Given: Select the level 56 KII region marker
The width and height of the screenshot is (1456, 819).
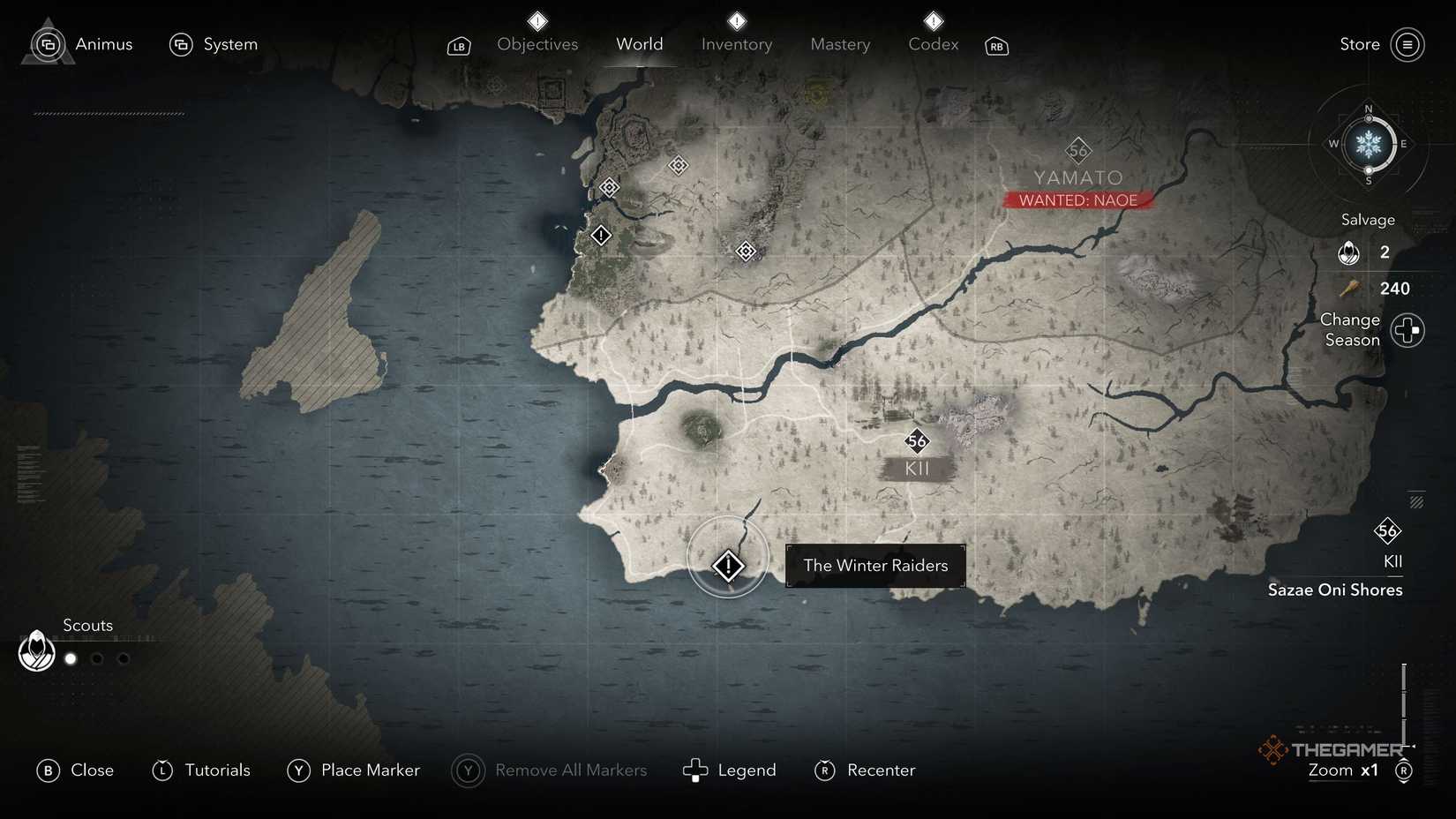Looking at the screenshot, I should coord(916,441).
